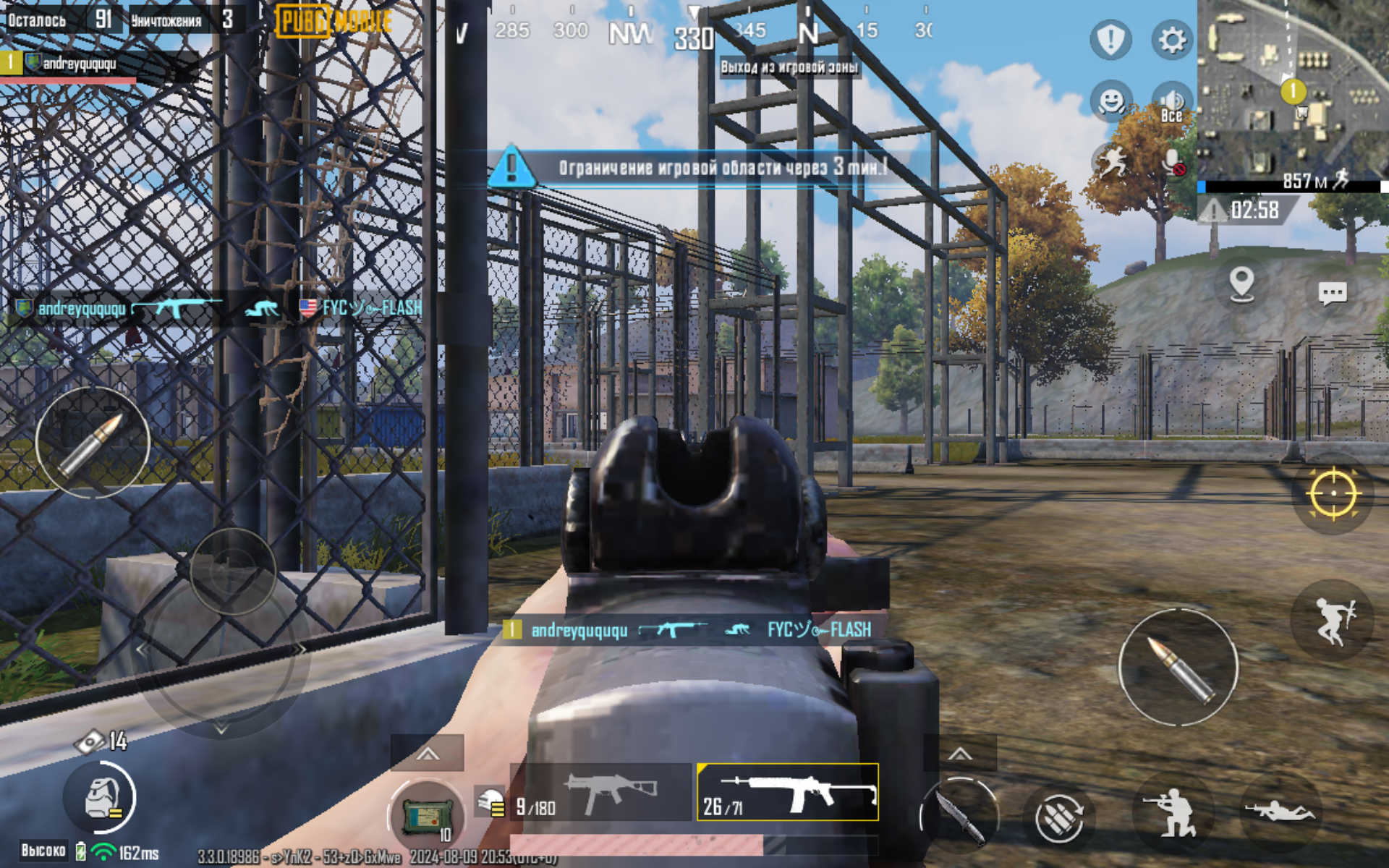Aim down sights with the crosshair button
This screenshot has width=1389, height=868.
pyautogui.click(x=1333, y=494)
